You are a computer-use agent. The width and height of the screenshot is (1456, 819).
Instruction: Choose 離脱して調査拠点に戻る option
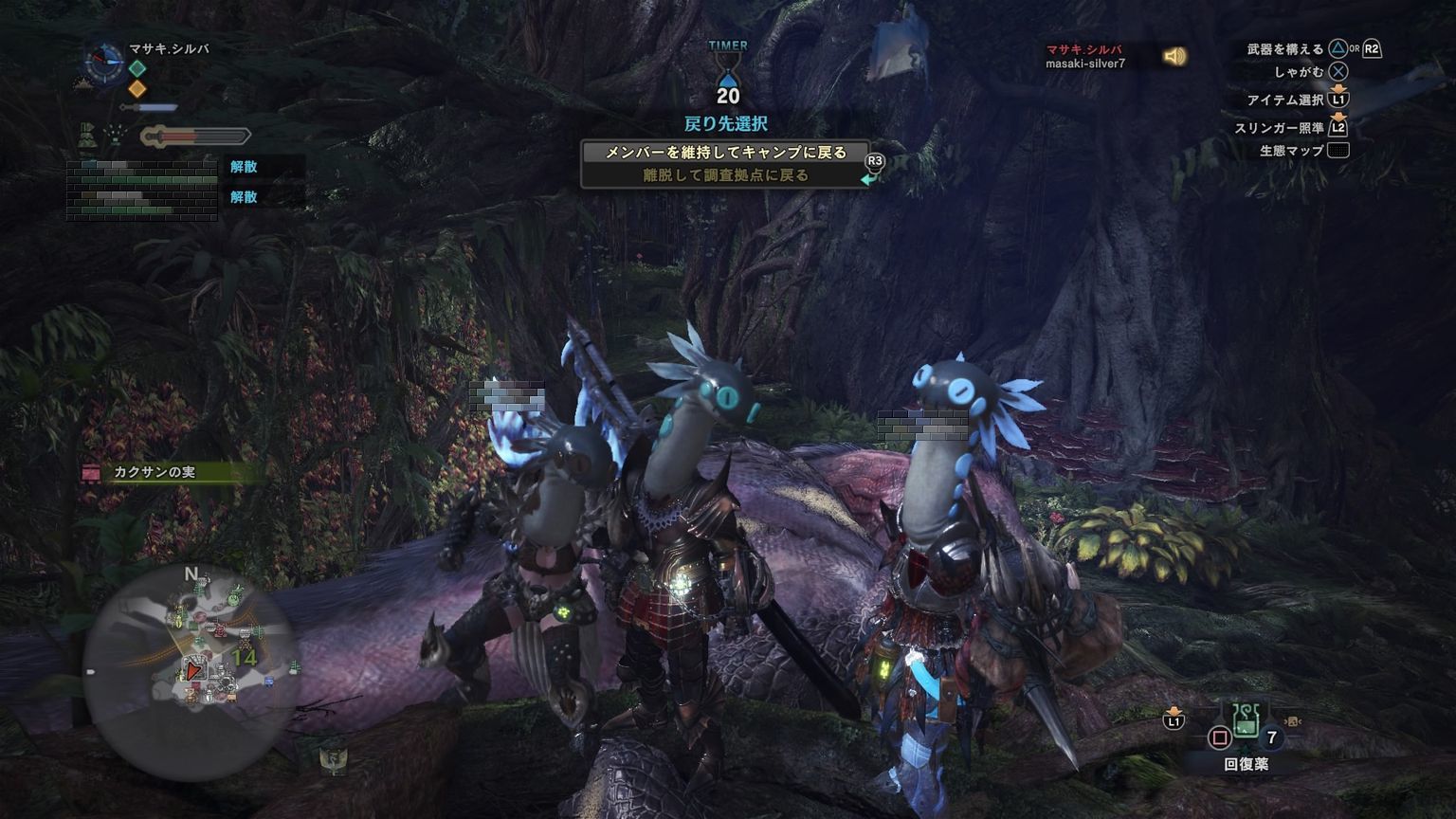coord(725,175)
